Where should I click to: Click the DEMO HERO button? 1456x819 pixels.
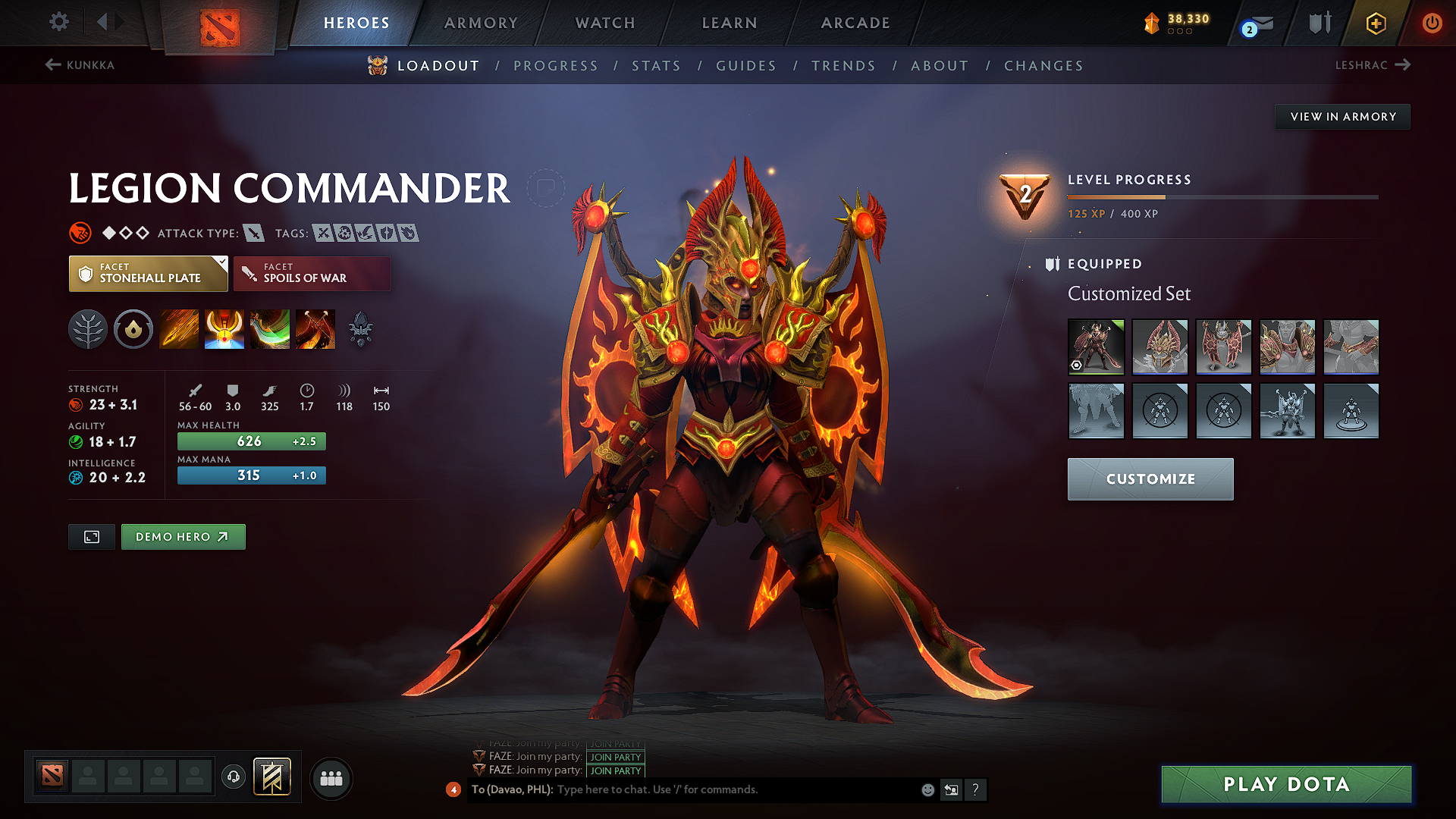point(183,536)
